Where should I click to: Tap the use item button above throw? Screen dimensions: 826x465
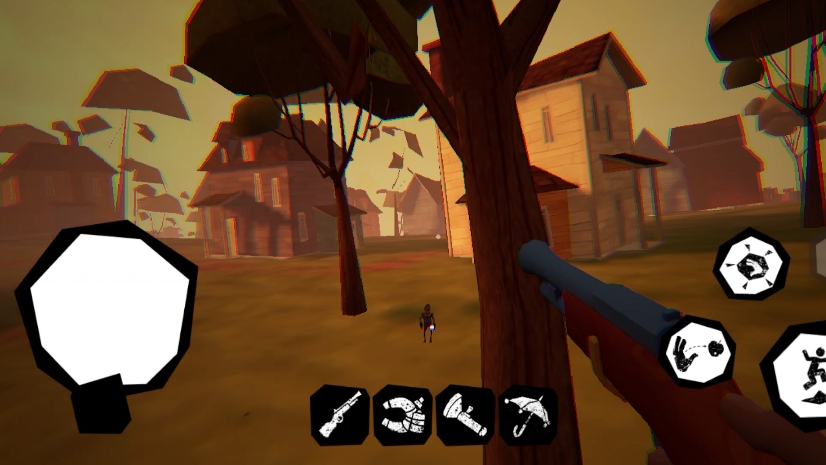point(751,265)
